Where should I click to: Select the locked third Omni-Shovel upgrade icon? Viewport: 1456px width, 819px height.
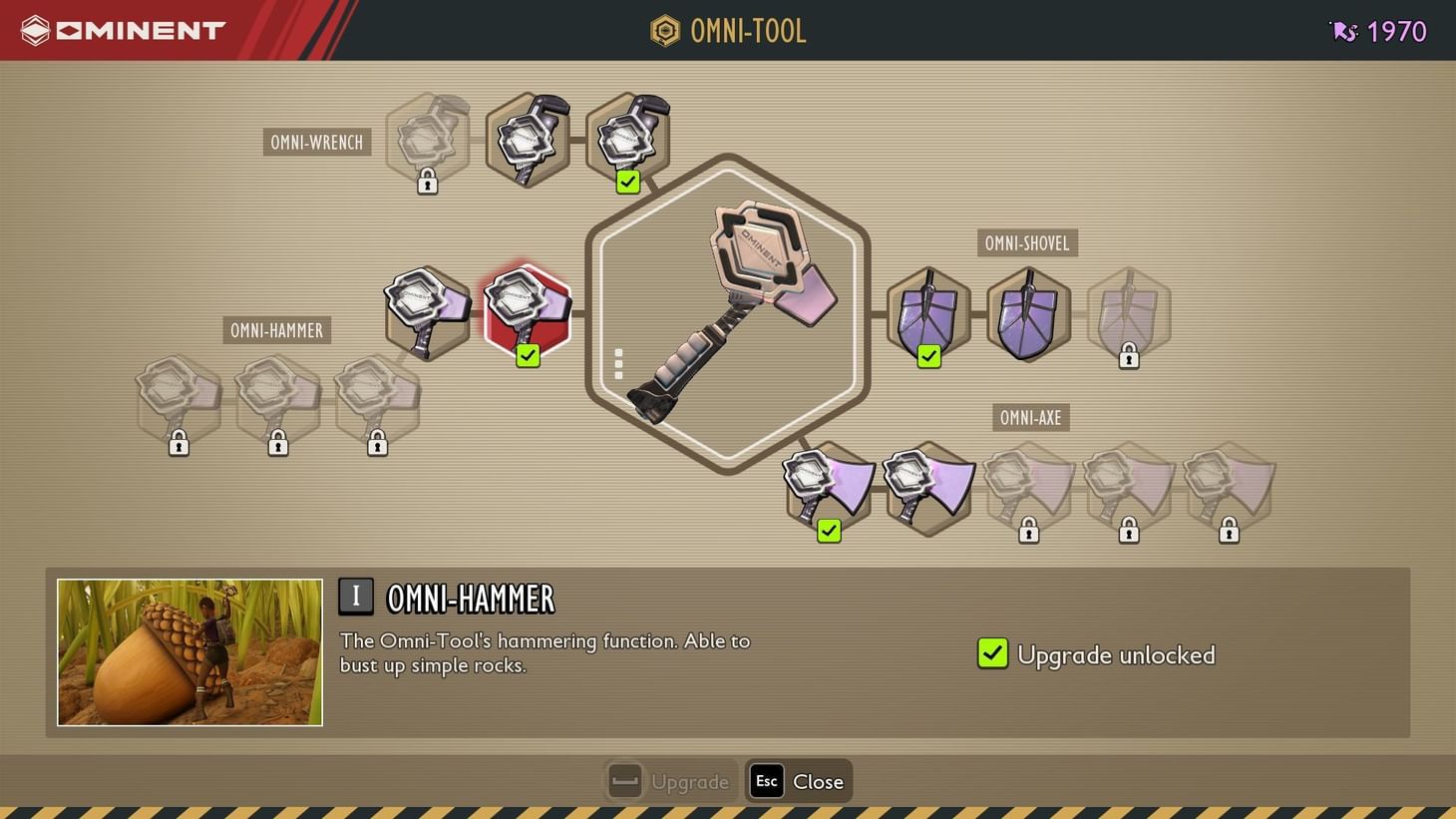point(1129,314)
